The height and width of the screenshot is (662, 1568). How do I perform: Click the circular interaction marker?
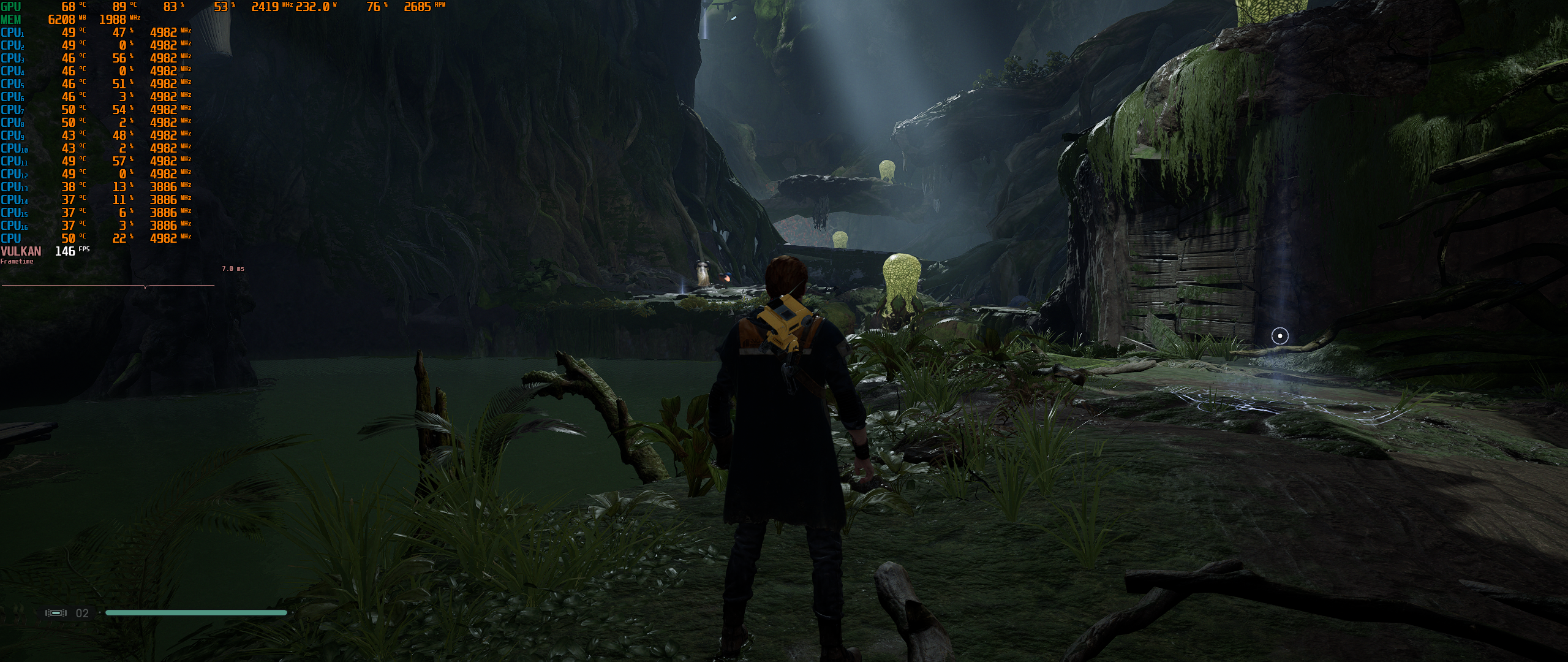pos(1280,336)
